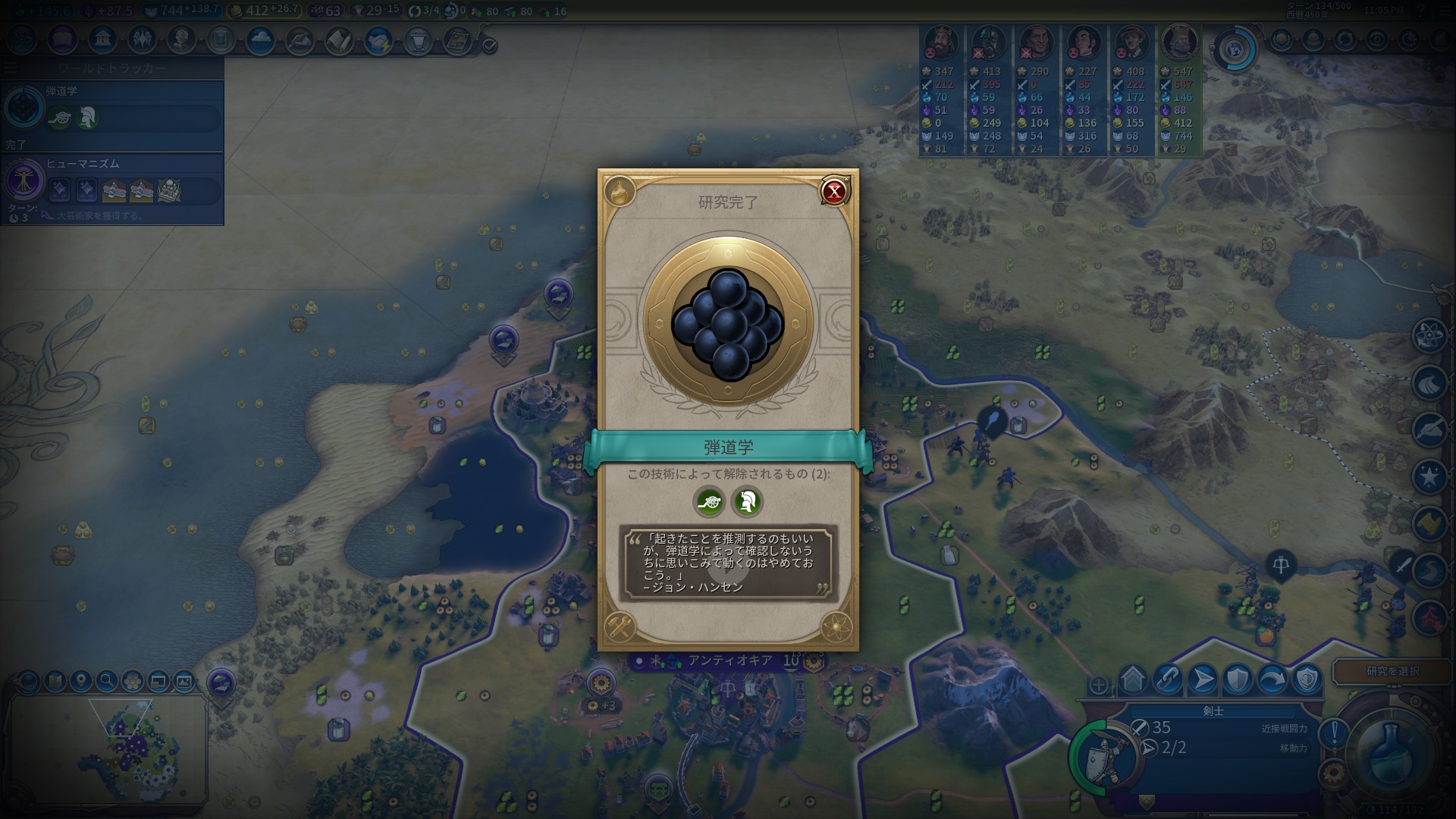Open the map search magnifier button

(107, 680)
